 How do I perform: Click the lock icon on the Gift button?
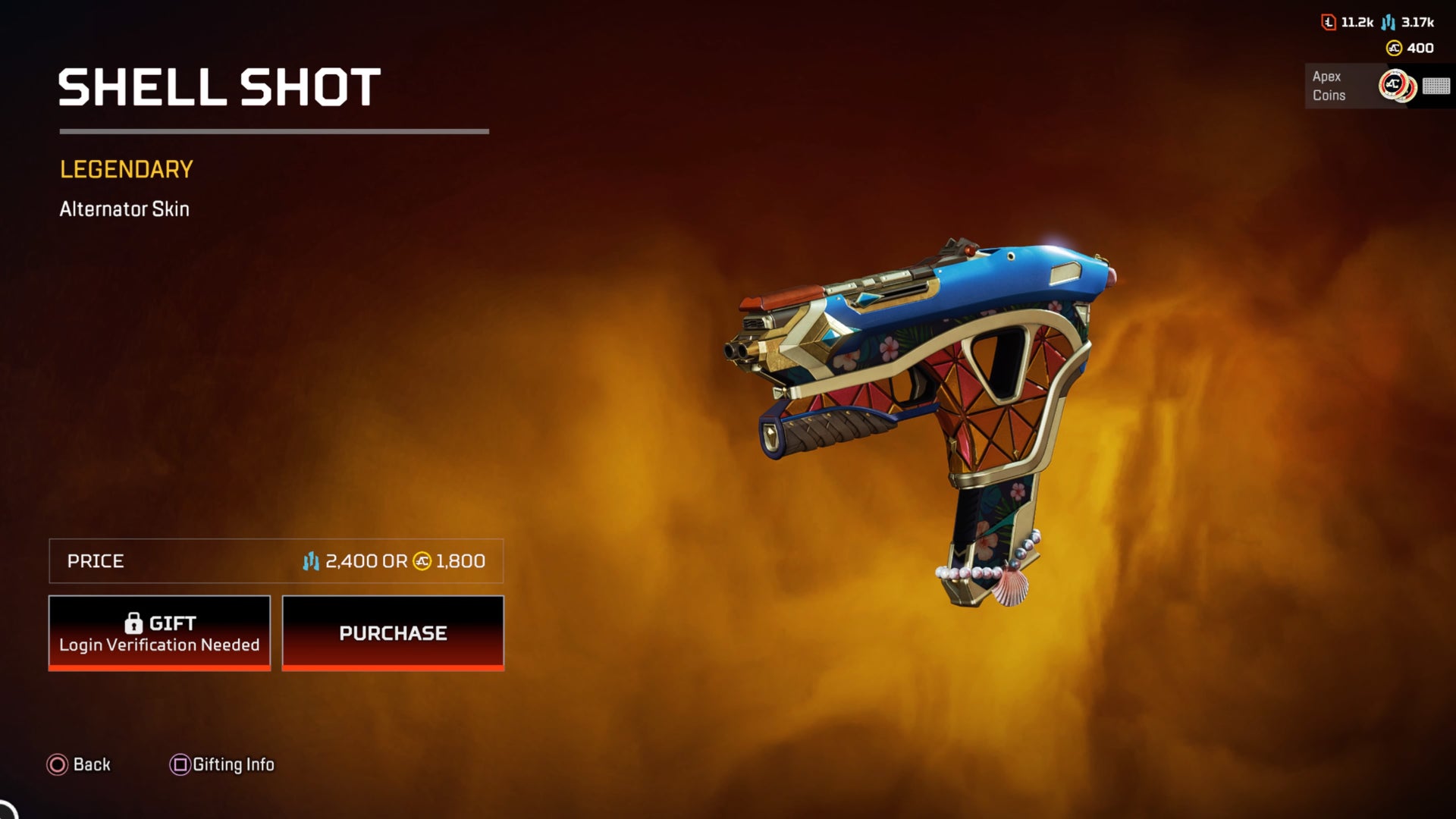point(135,623)
